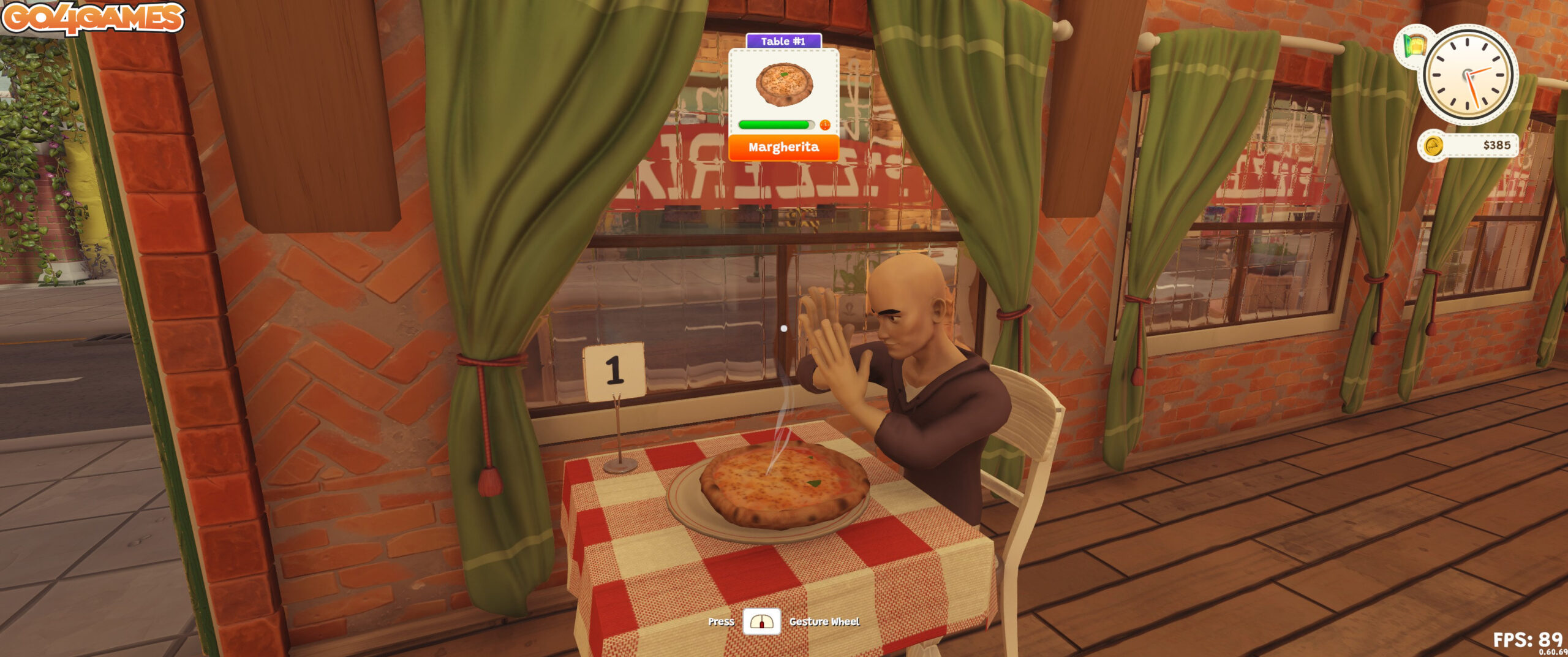Click the open door restaurant status icon

pos(1414,46)
